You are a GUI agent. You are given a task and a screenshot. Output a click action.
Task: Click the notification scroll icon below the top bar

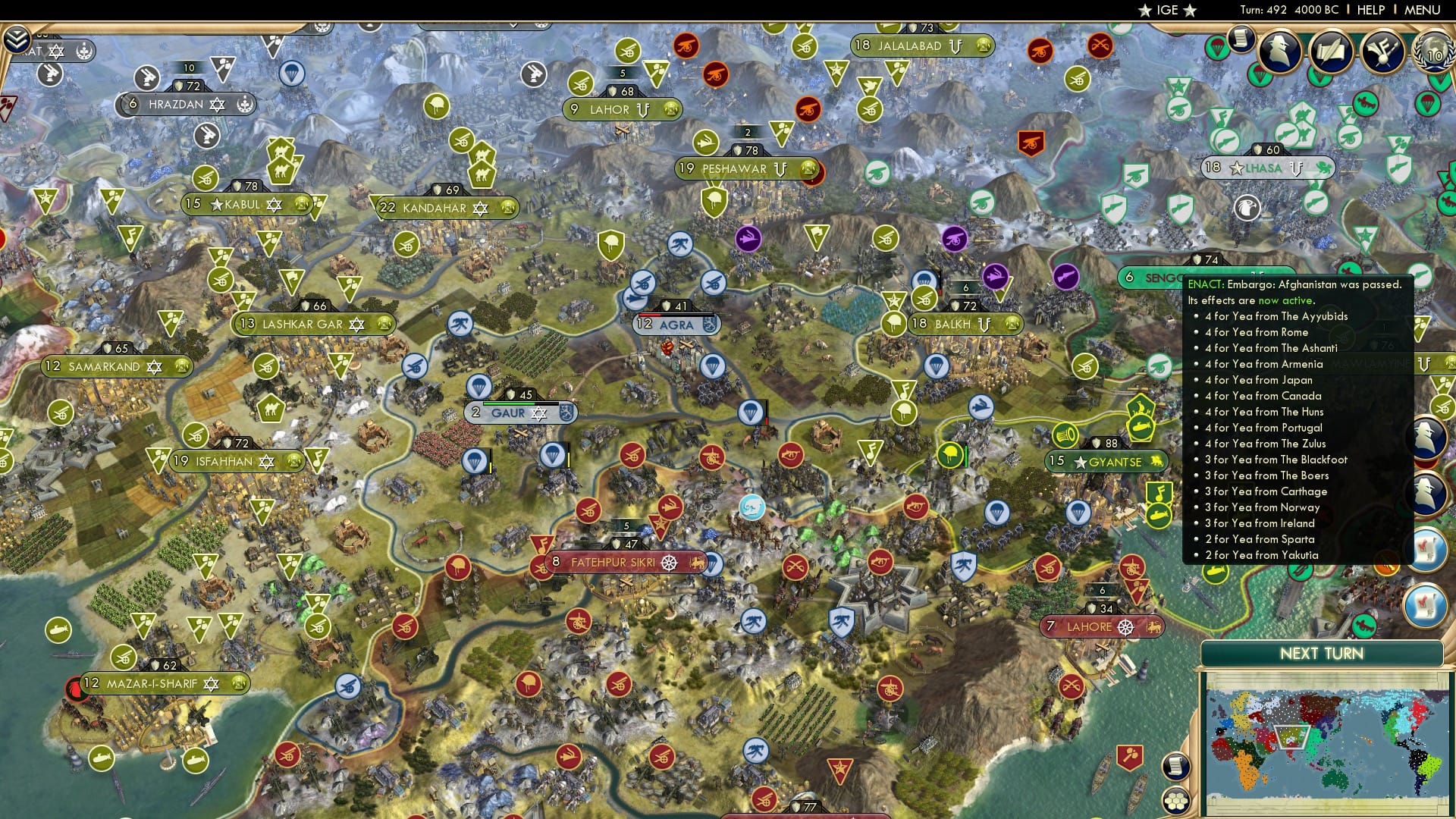coord(1241,39)
